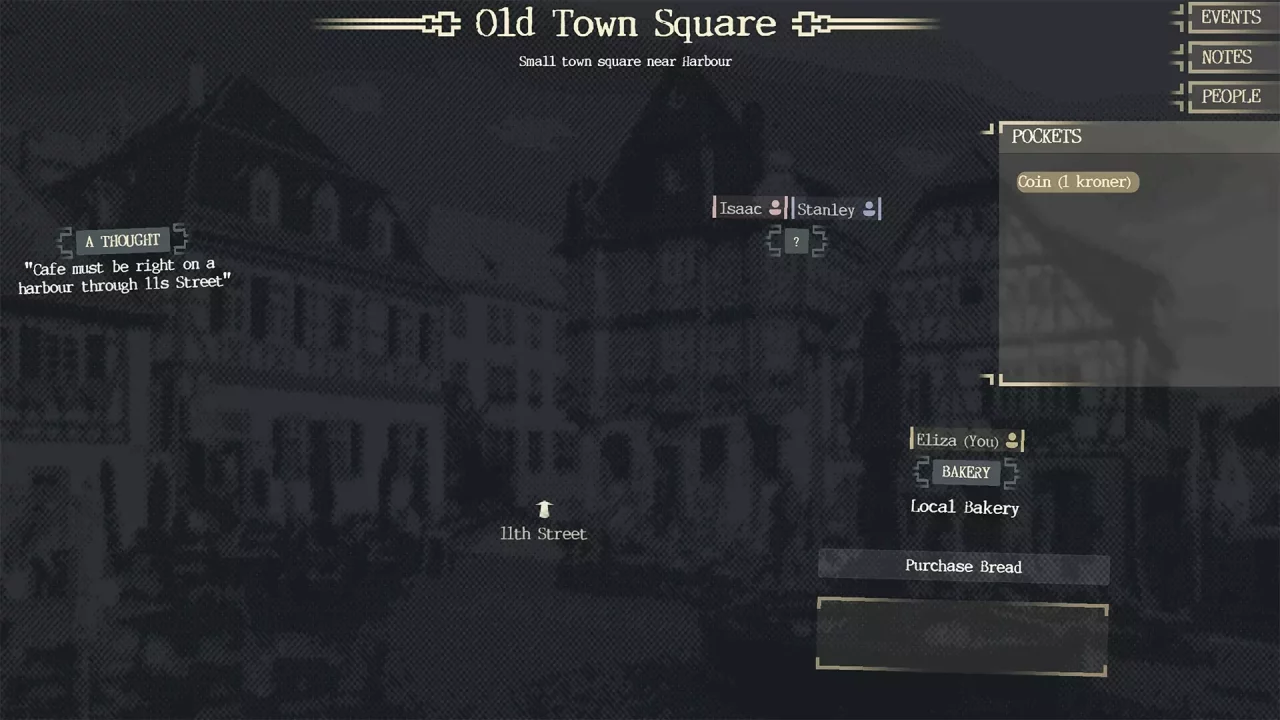The image size is (1280, 720).
Task: Travel via the 11th Street label
Action: (x=543, y=533)
